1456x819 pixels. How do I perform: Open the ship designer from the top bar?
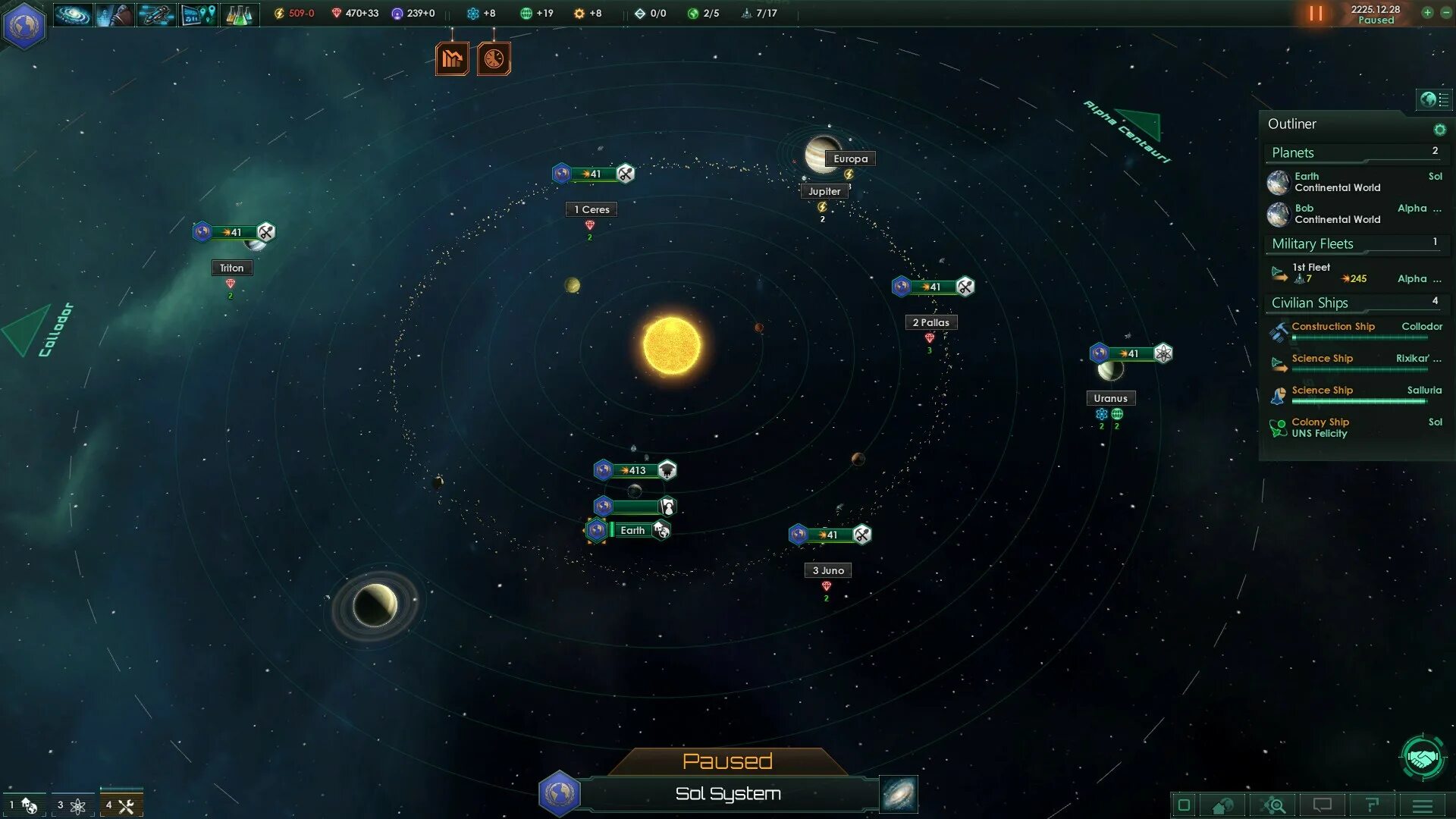156,14
